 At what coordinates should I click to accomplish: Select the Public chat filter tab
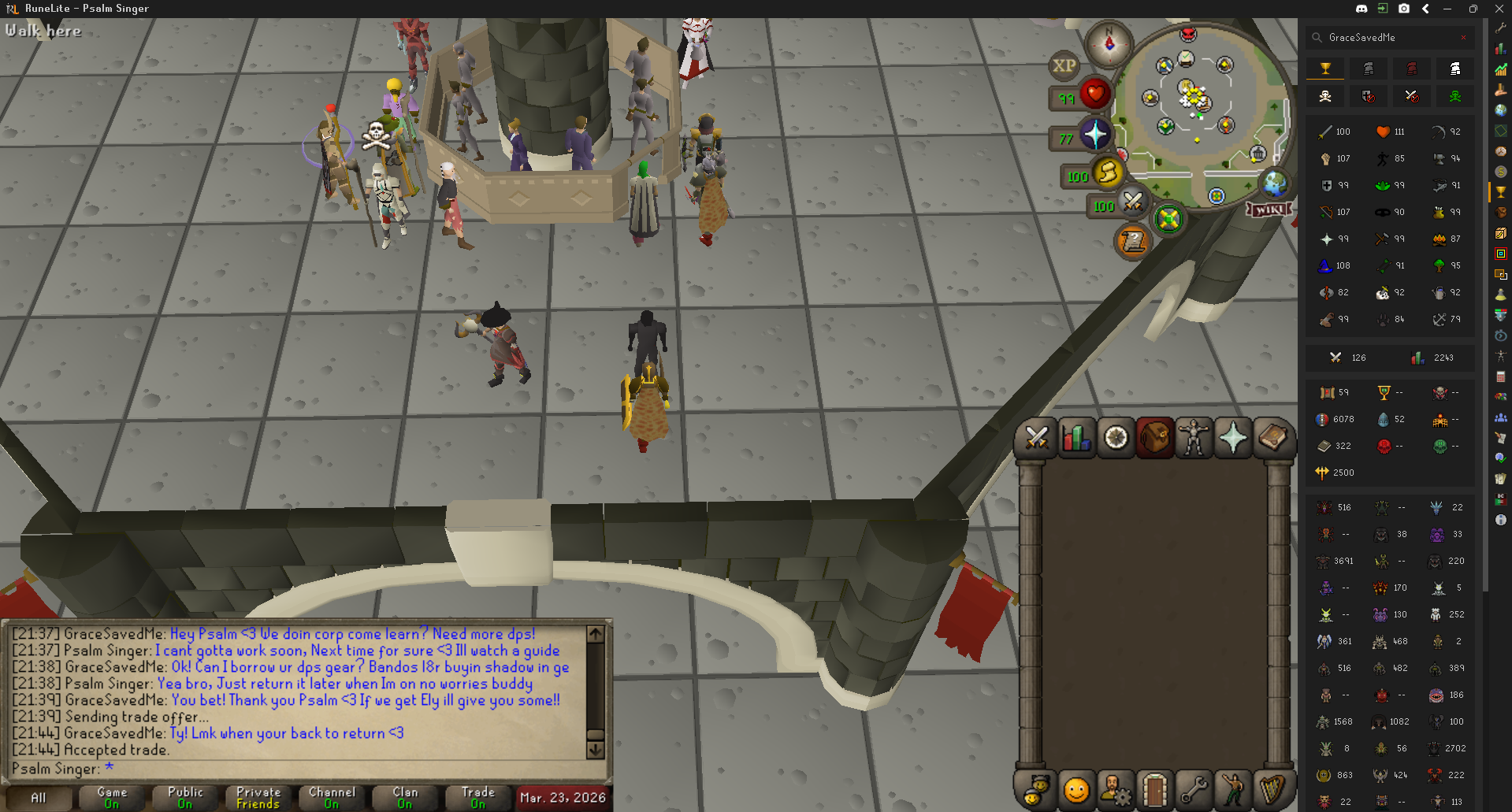185,797
